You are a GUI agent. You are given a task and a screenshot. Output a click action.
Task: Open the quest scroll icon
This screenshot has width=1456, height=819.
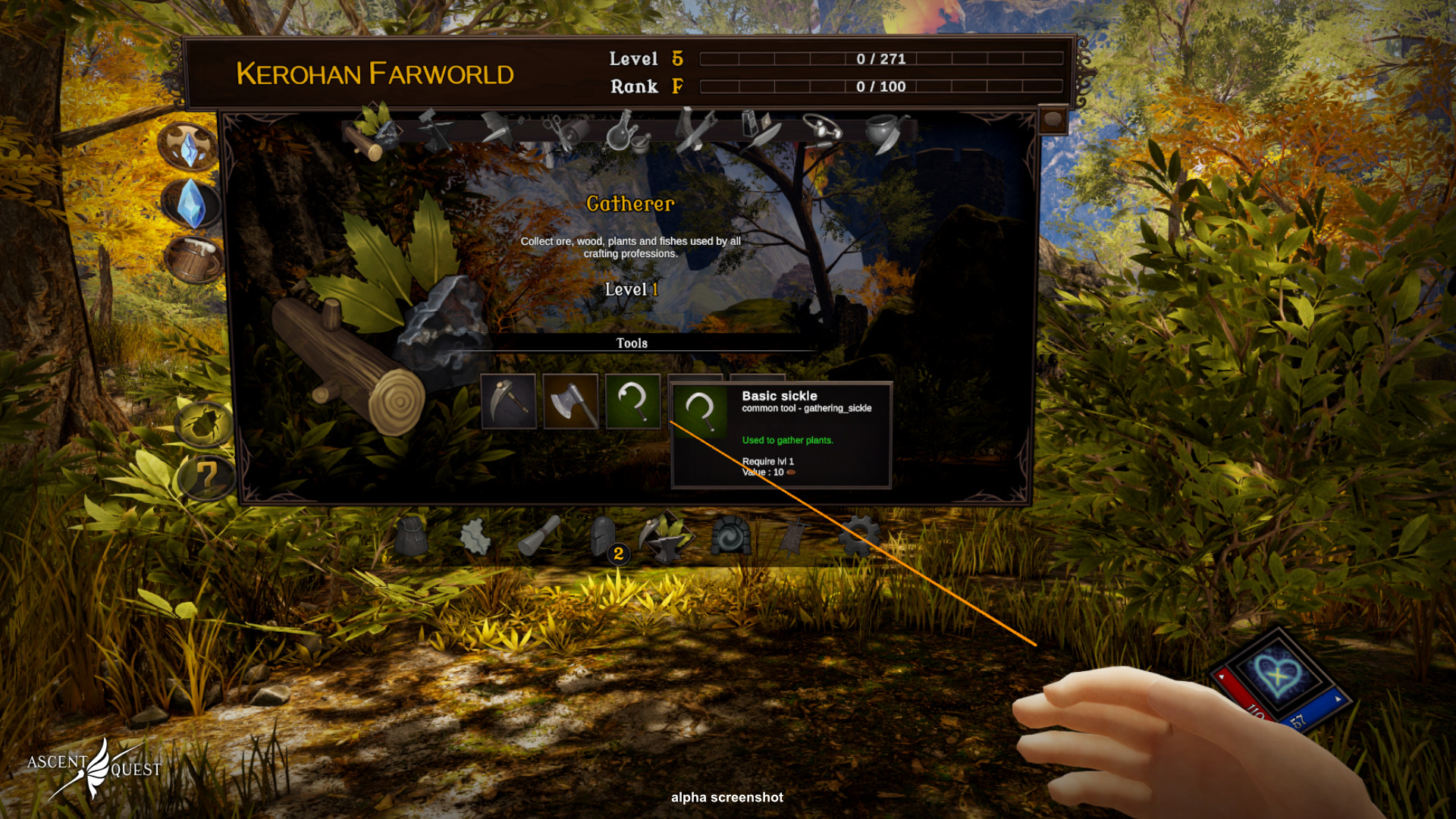[x=539, y=535]
